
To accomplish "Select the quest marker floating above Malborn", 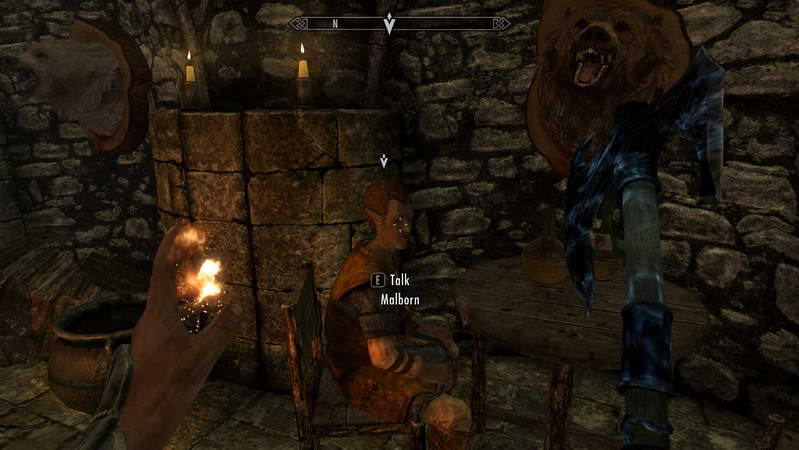I will pos(384,159).
